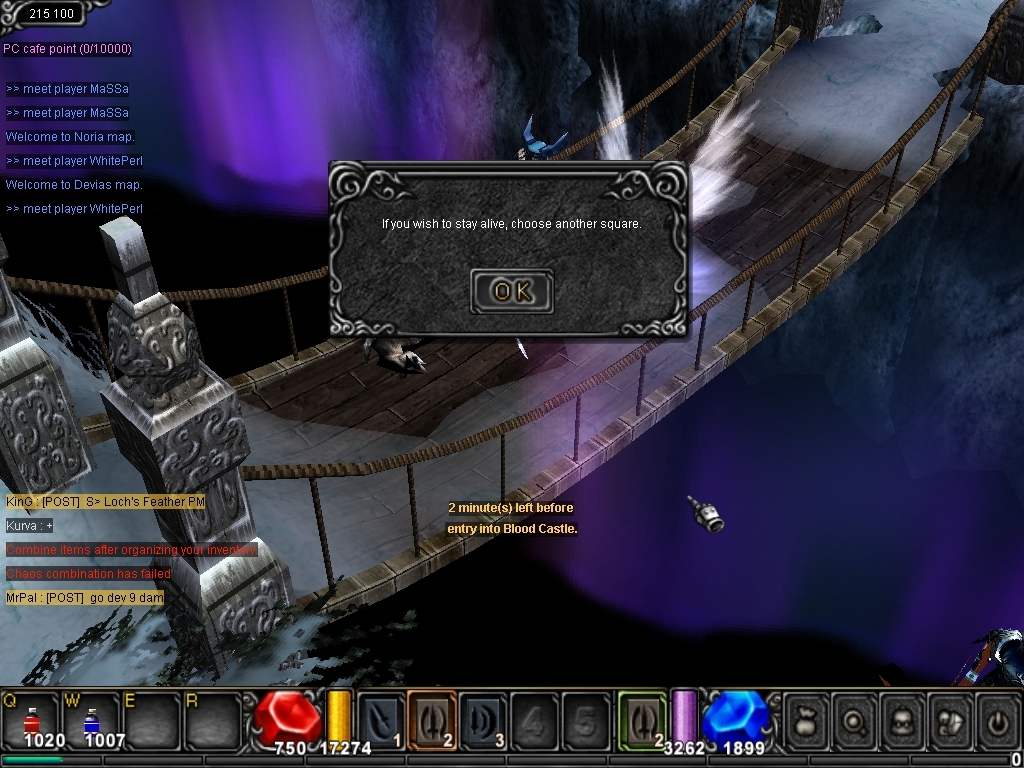Open the inventory bag icon
The height and width of the screenshot is (768, 1024).
coord(807,720)
